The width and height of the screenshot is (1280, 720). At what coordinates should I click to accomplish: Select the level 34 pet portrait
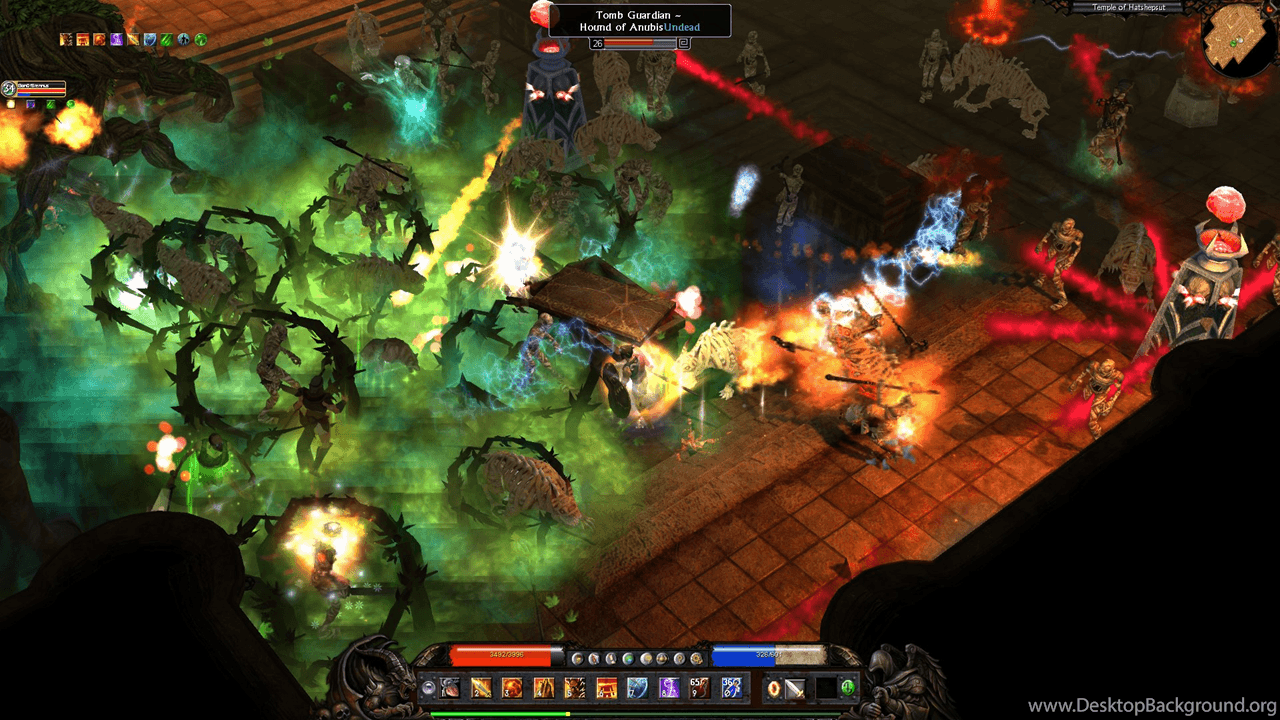(x=9, y=89)
